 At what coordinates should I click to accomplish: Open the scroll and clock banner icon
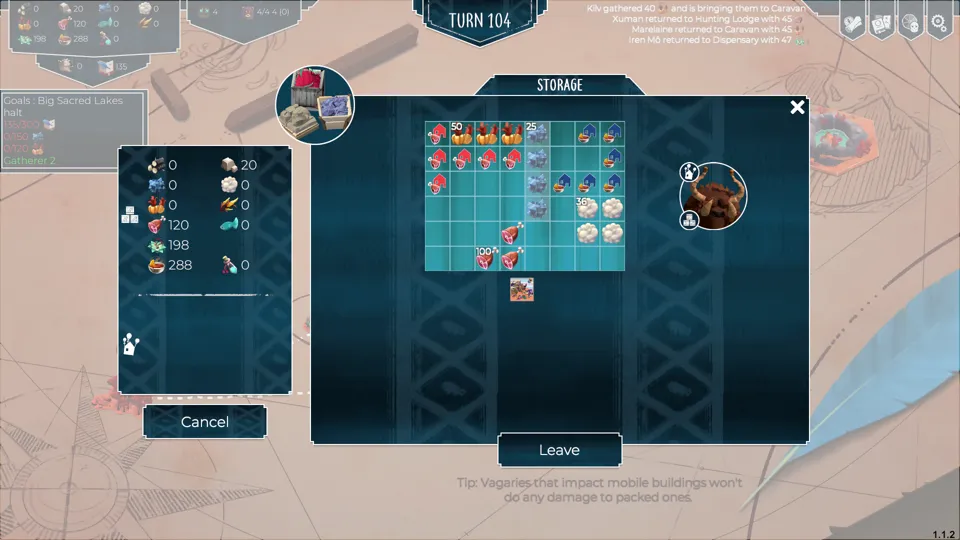point(852,22)
